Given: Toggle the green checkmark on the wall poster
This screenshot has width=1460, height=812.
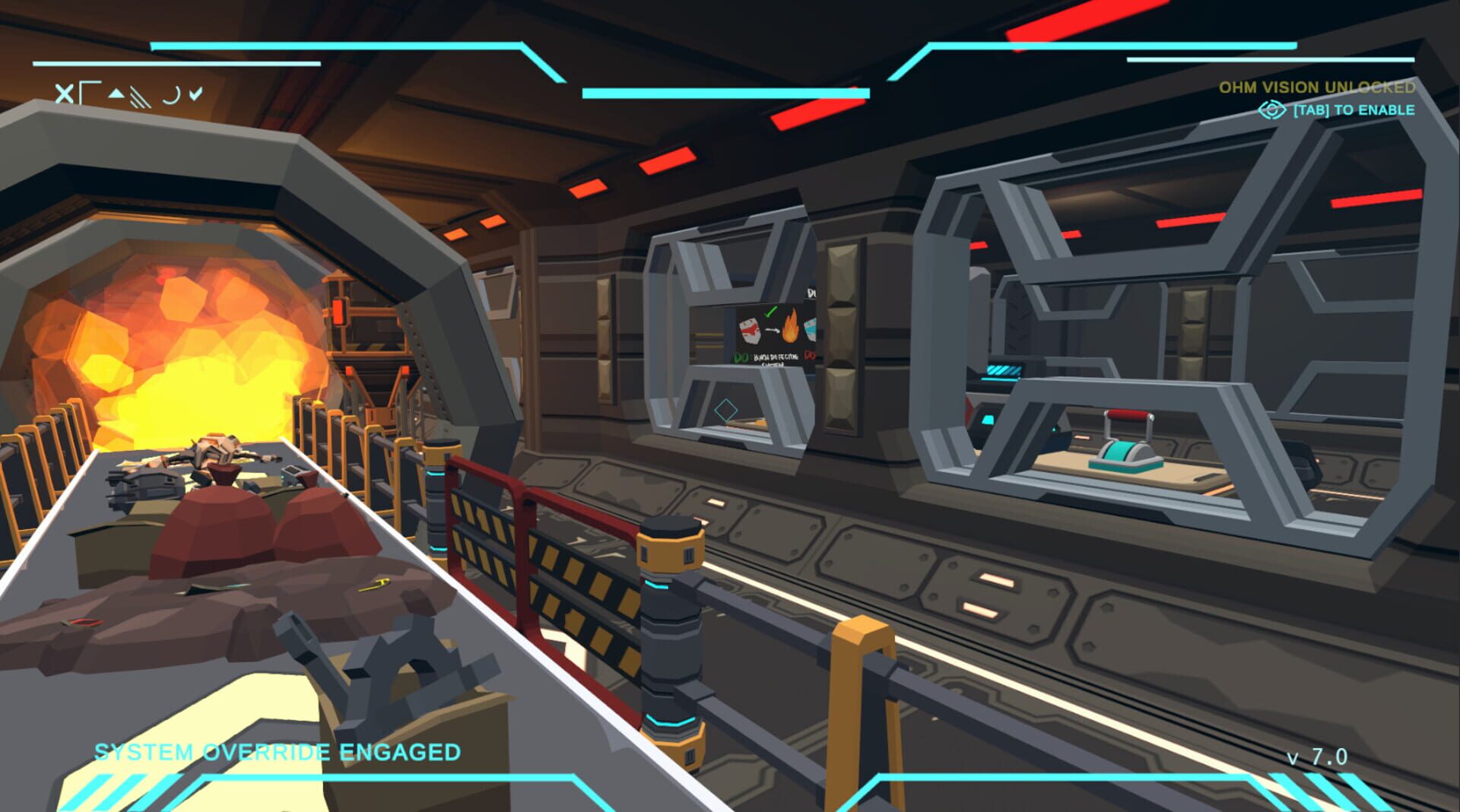Looking at the screenshot, I should click(770, 312).
